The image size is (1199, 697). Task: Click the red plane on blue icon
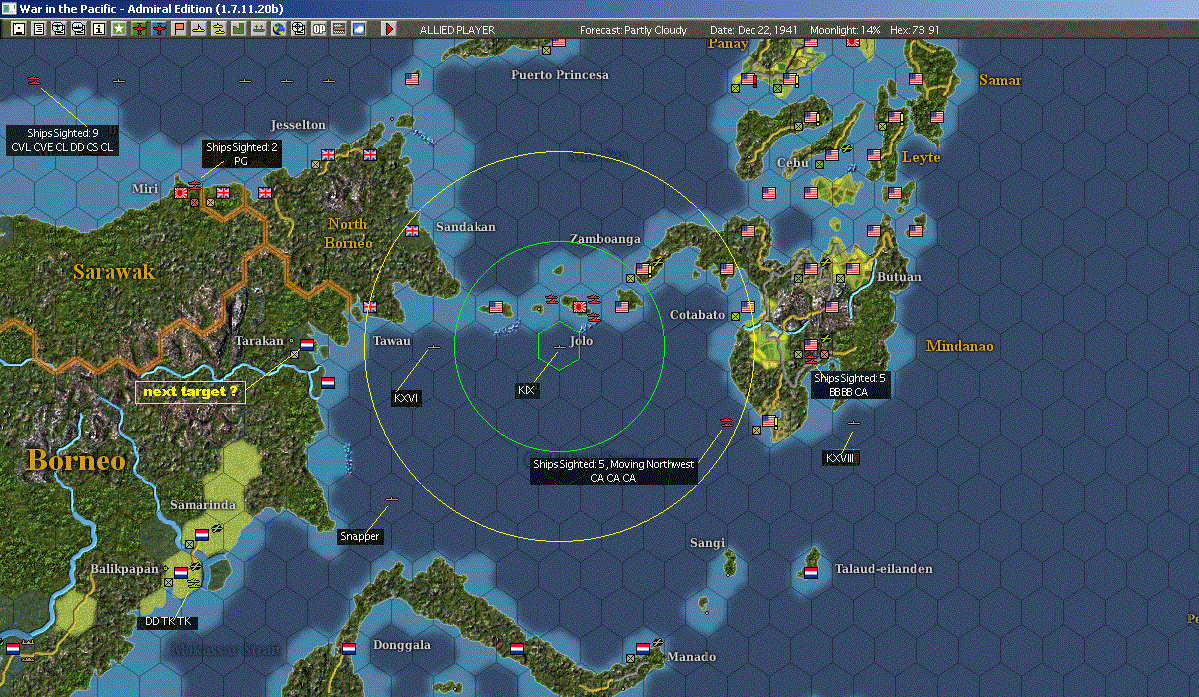click(158, 29)
